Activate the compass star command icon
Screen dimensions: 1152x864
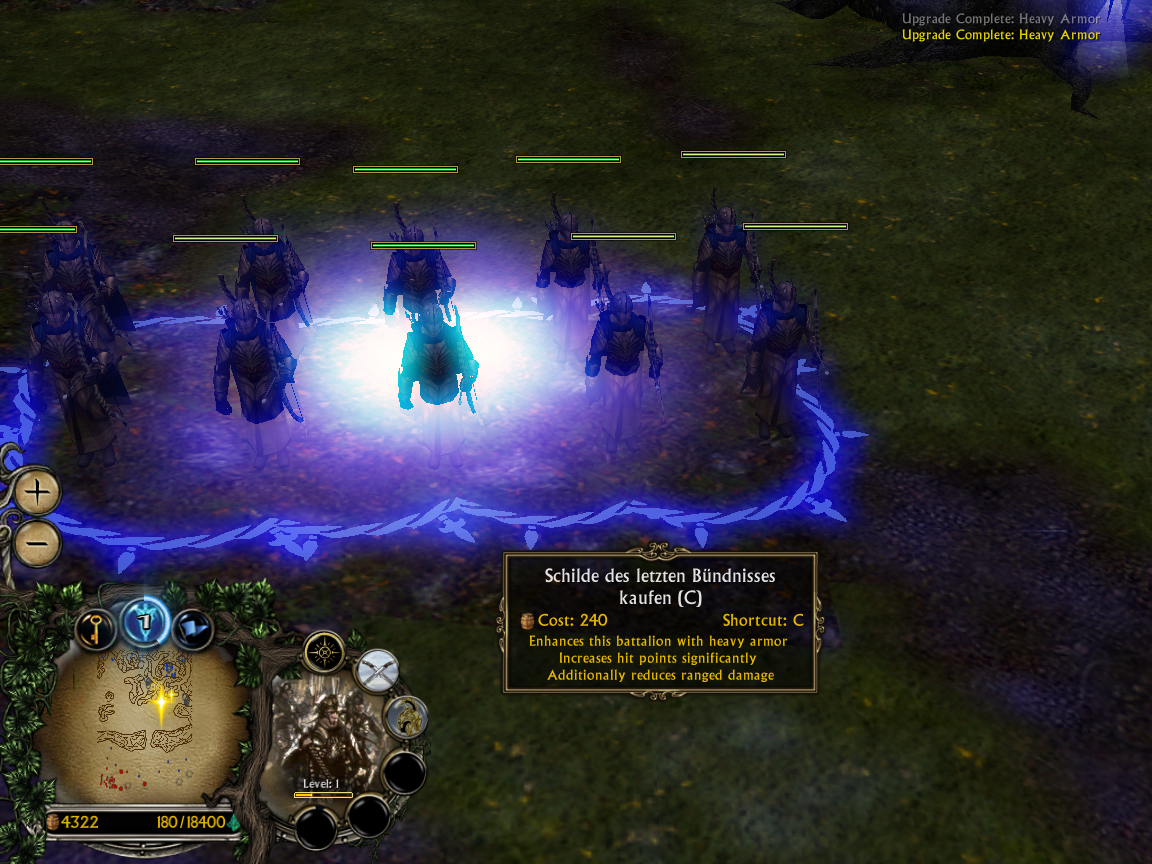[325, 653]
